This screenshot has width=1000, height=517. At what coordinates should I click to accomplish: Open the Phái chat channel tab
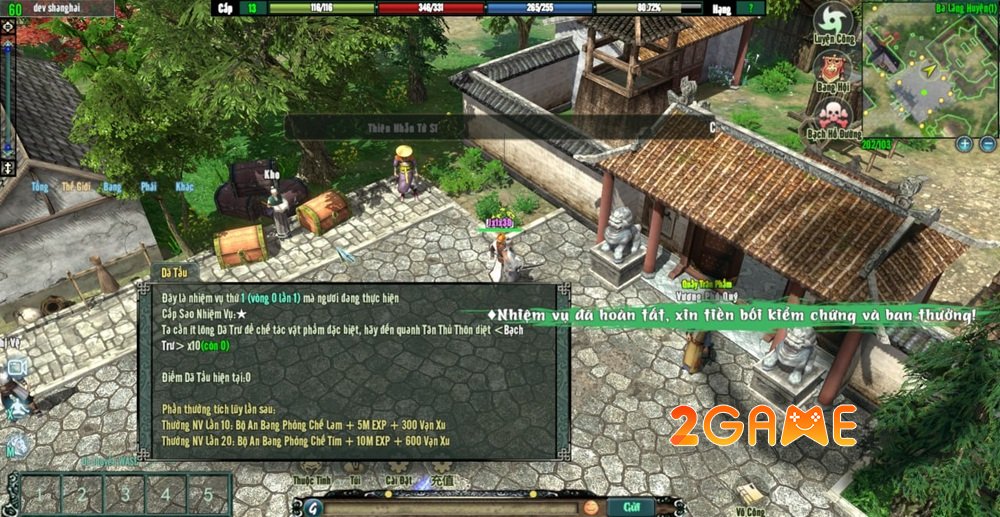click(148, 187)
